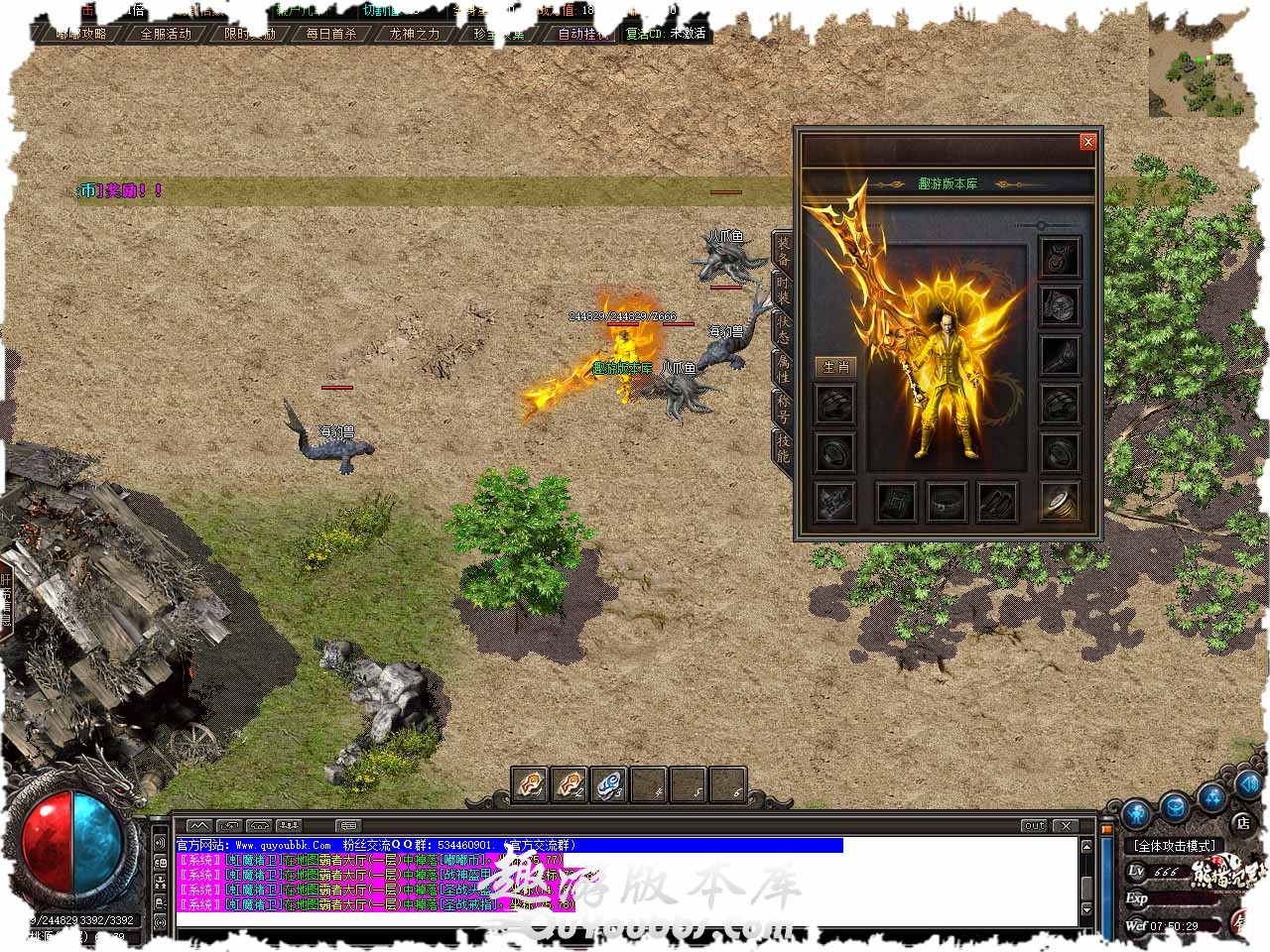Close the character equipment panel
This screenshot has height=952, width=1270.
pos(1087,142)
